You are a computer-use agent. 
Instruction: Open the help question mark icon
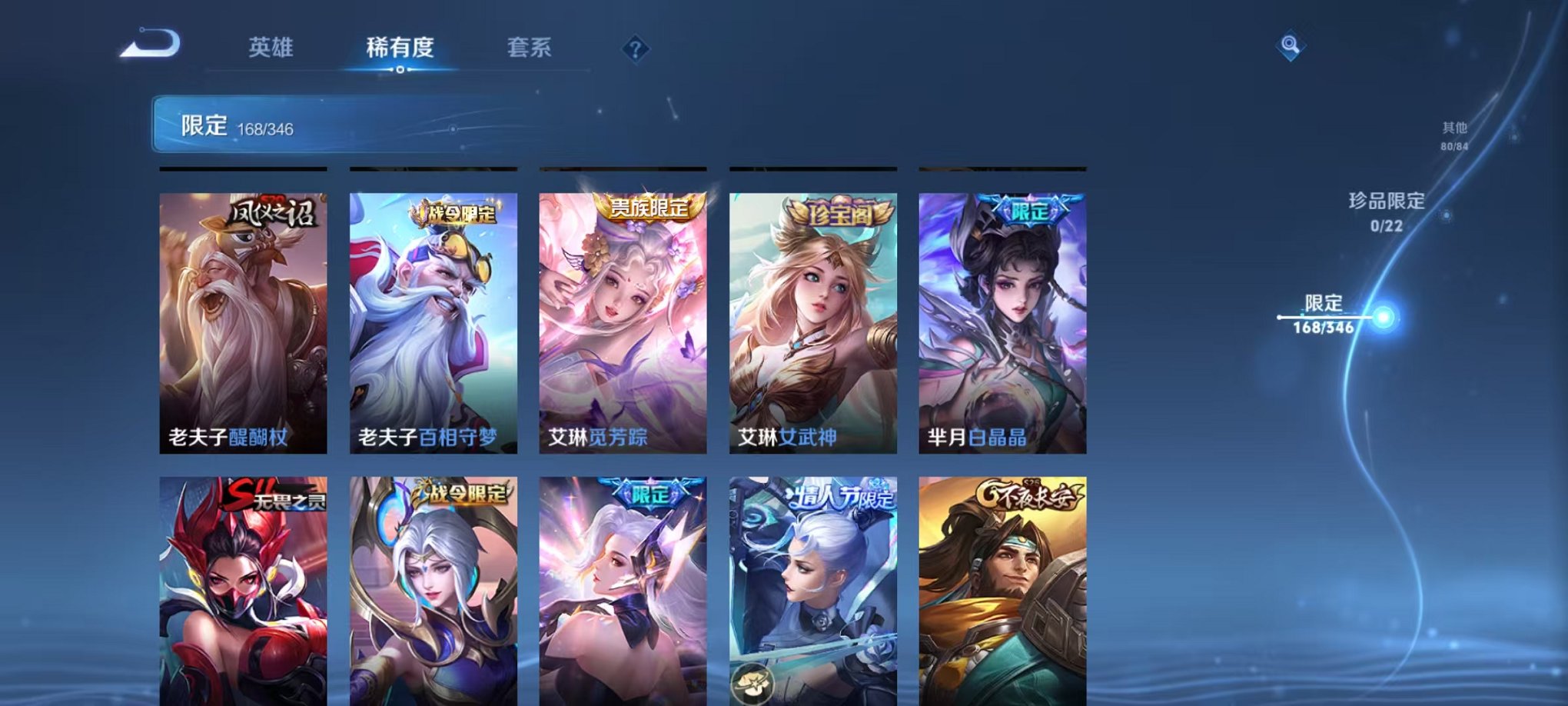pyautogui.click(x=635, y=49)
